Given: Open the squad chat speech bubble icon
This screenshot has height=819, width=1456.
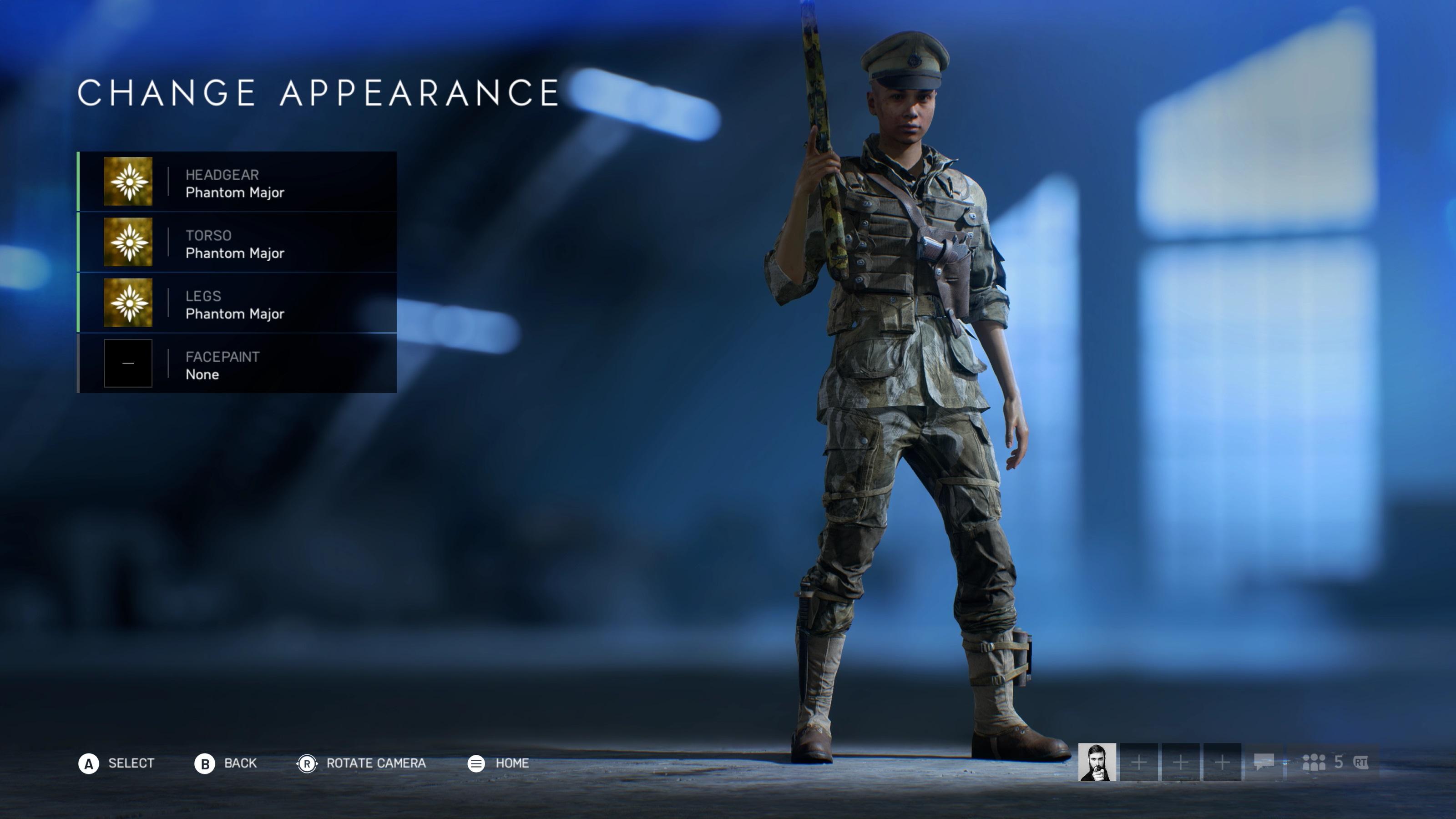Looking at the screenshot, I should coord(1264,763).
